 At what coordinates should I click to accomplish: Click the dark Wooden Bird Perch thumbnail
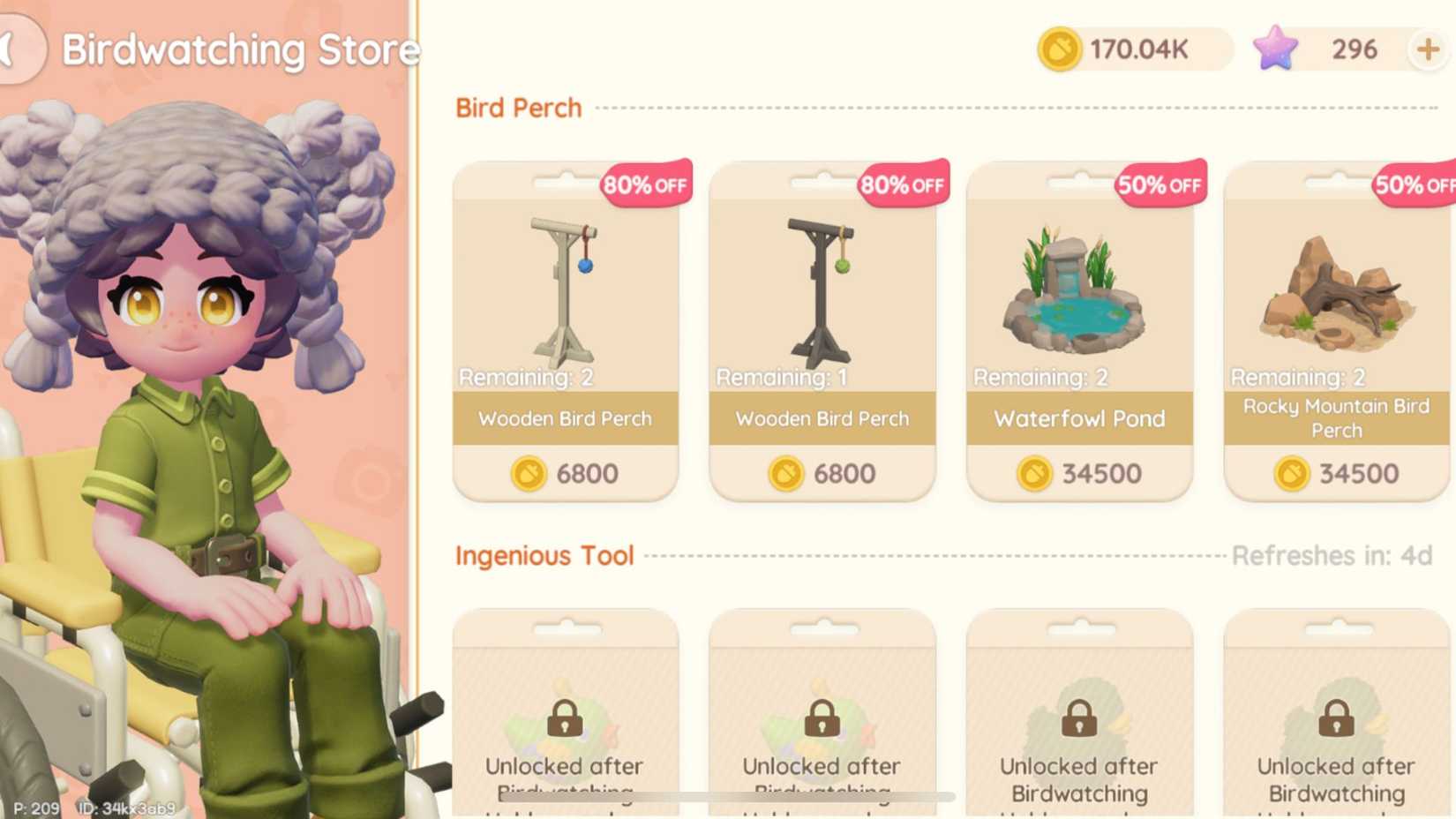point(822,287)
